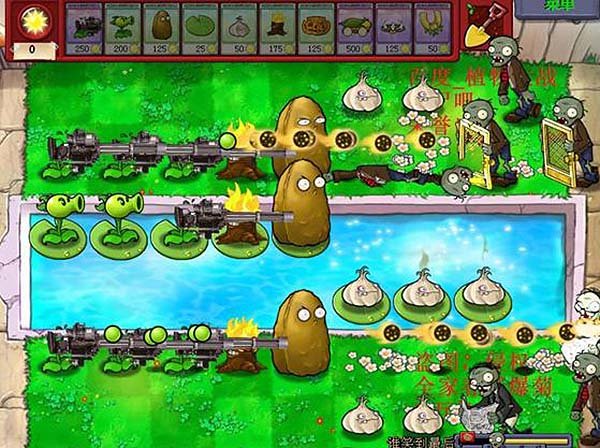Open the green 菜单 menu button
This screenshot has height=448, width=600.
tap(557, 8)
